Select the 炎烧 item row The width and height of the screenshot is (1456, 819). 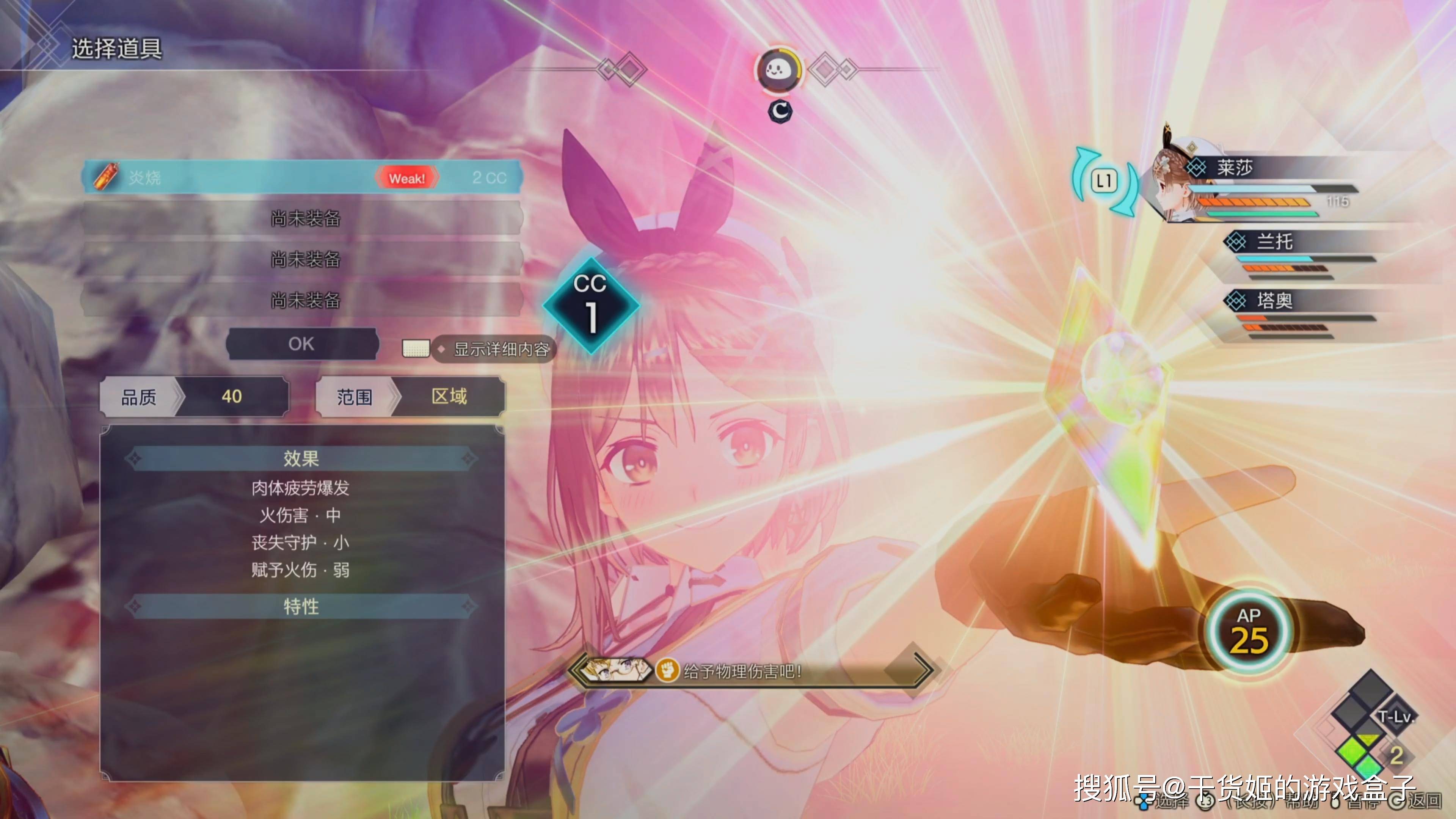coord(303,177)
